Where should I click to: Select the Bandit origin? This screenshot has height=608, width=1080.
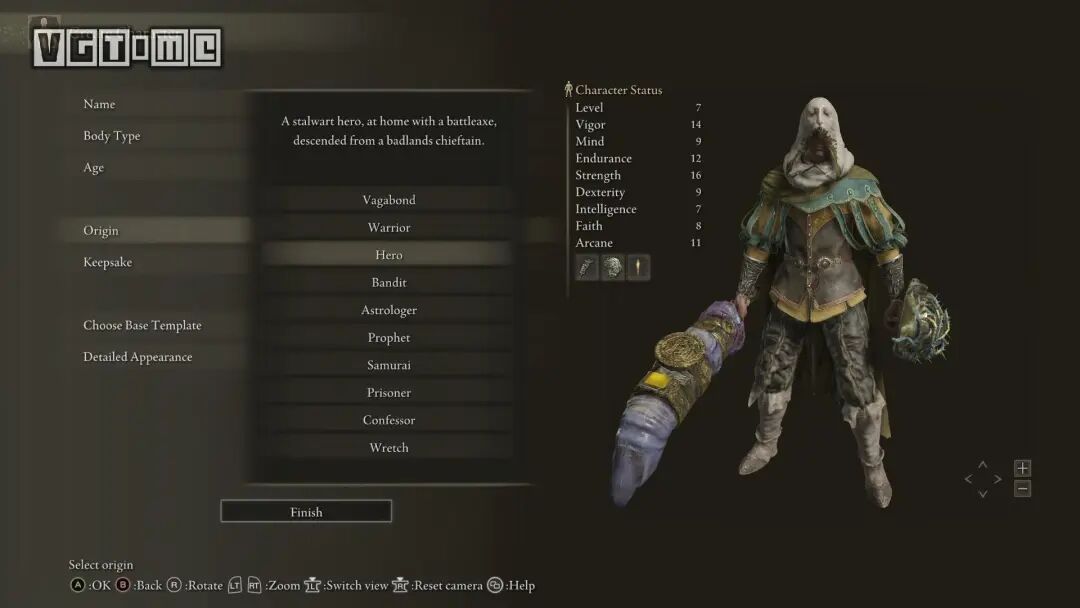pos(388,283)
